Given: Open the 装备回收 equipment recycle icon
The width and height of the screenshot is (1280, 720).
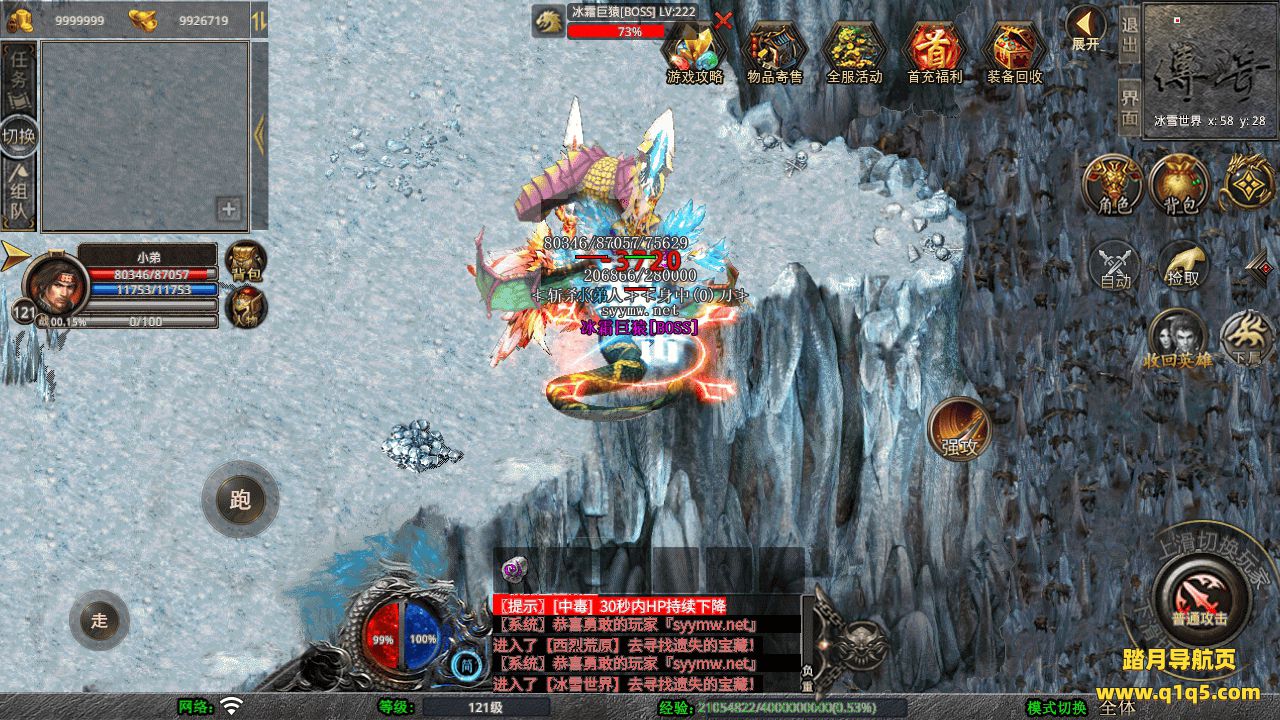Looking at the screenshot, I should (1014, 50).
